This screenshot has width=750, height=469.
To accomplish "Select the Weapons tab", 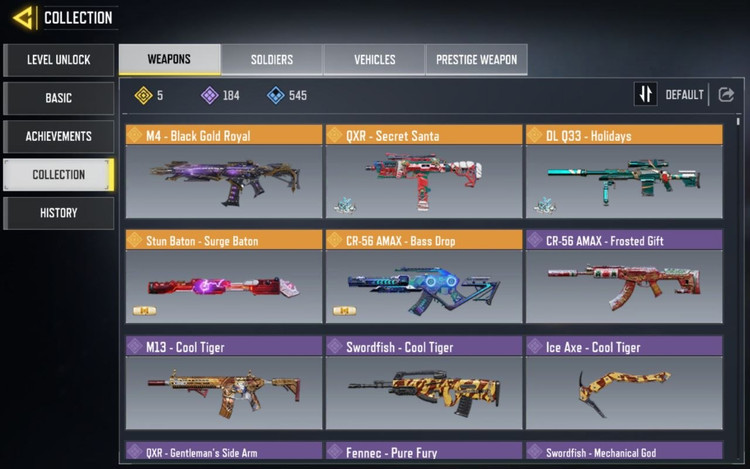I will (x=169, y=60).
